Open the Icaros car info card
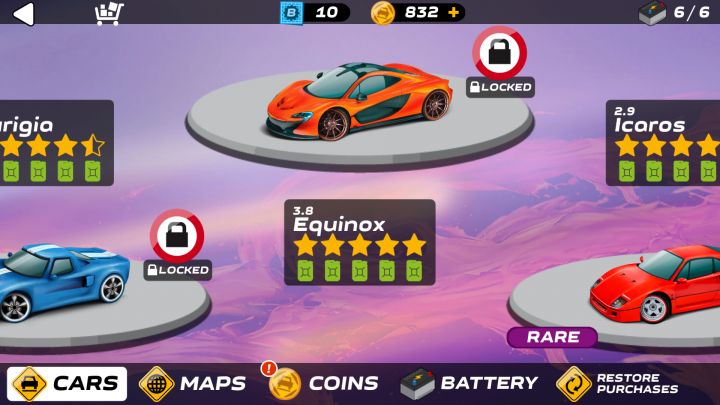 pyautogui.click(x=664, y=143)
